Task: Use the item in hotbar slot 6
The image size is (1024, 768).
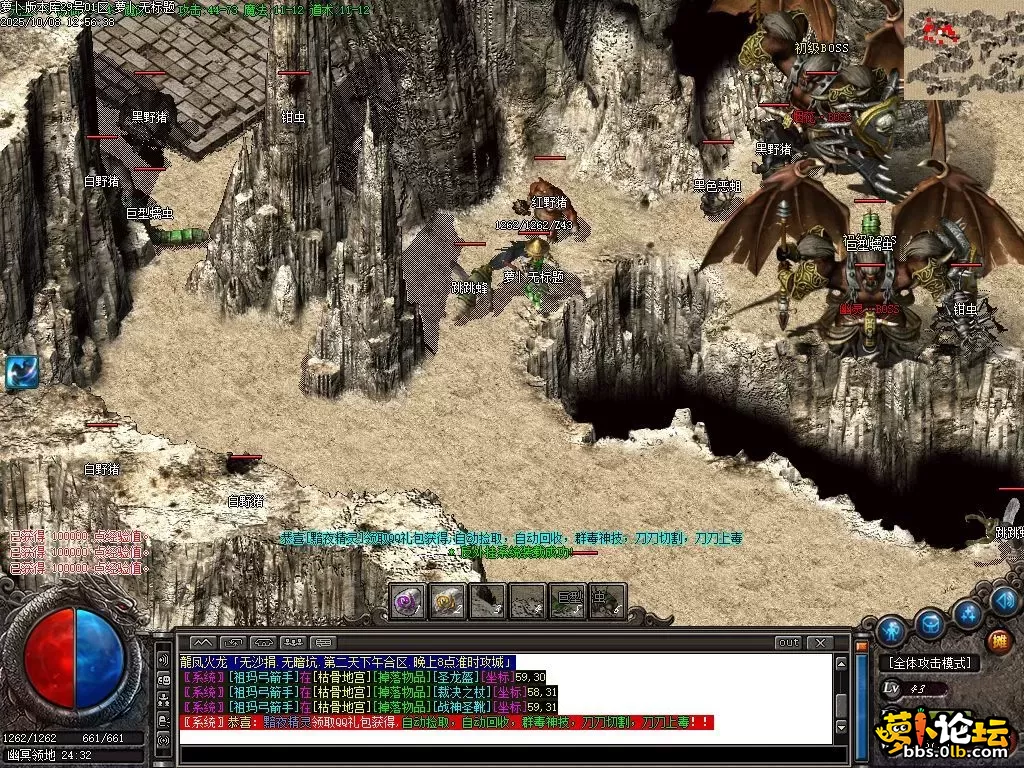Action: click(x=606, y=601)
